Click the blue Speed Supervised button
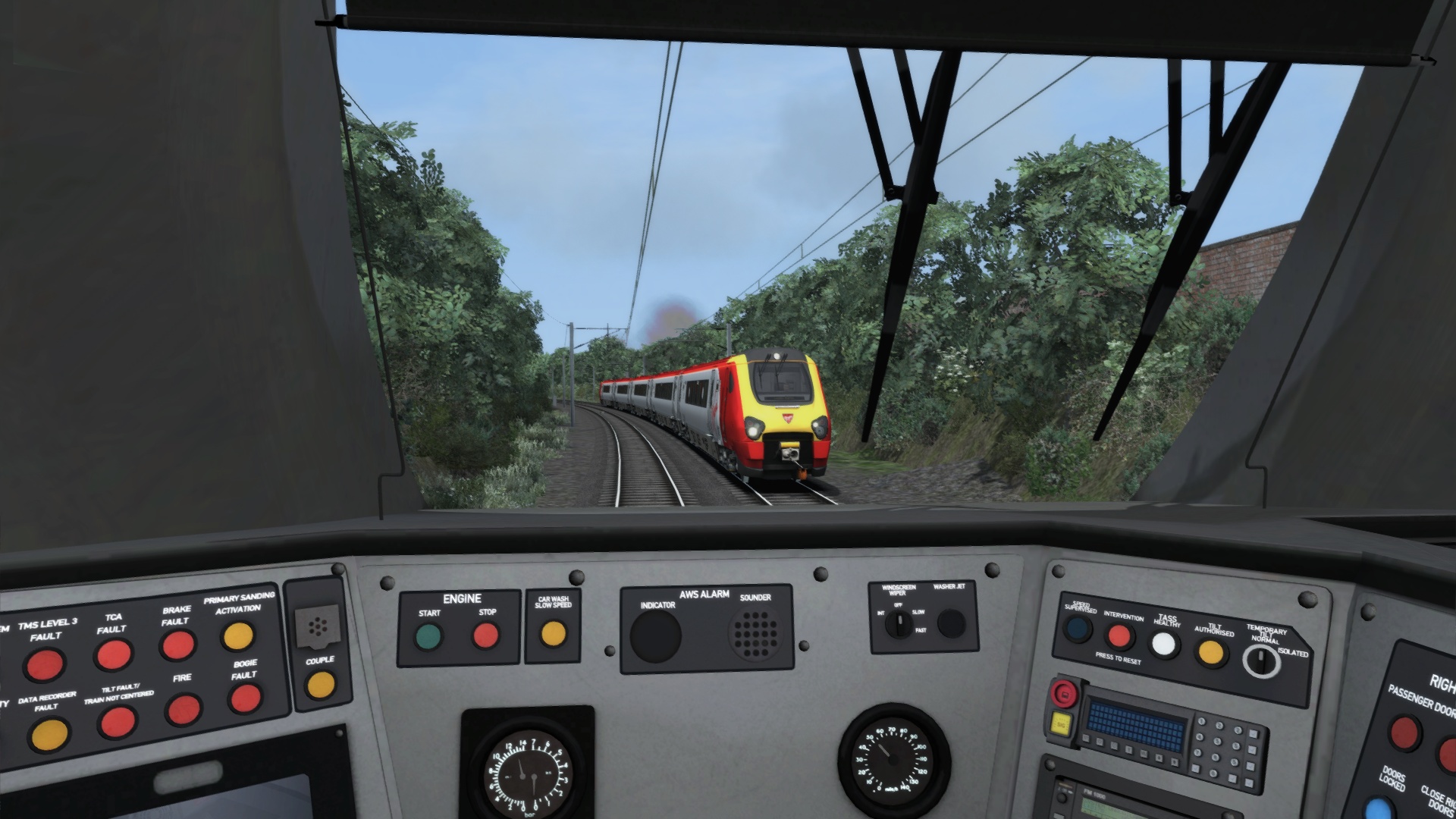 (1077, 628)
